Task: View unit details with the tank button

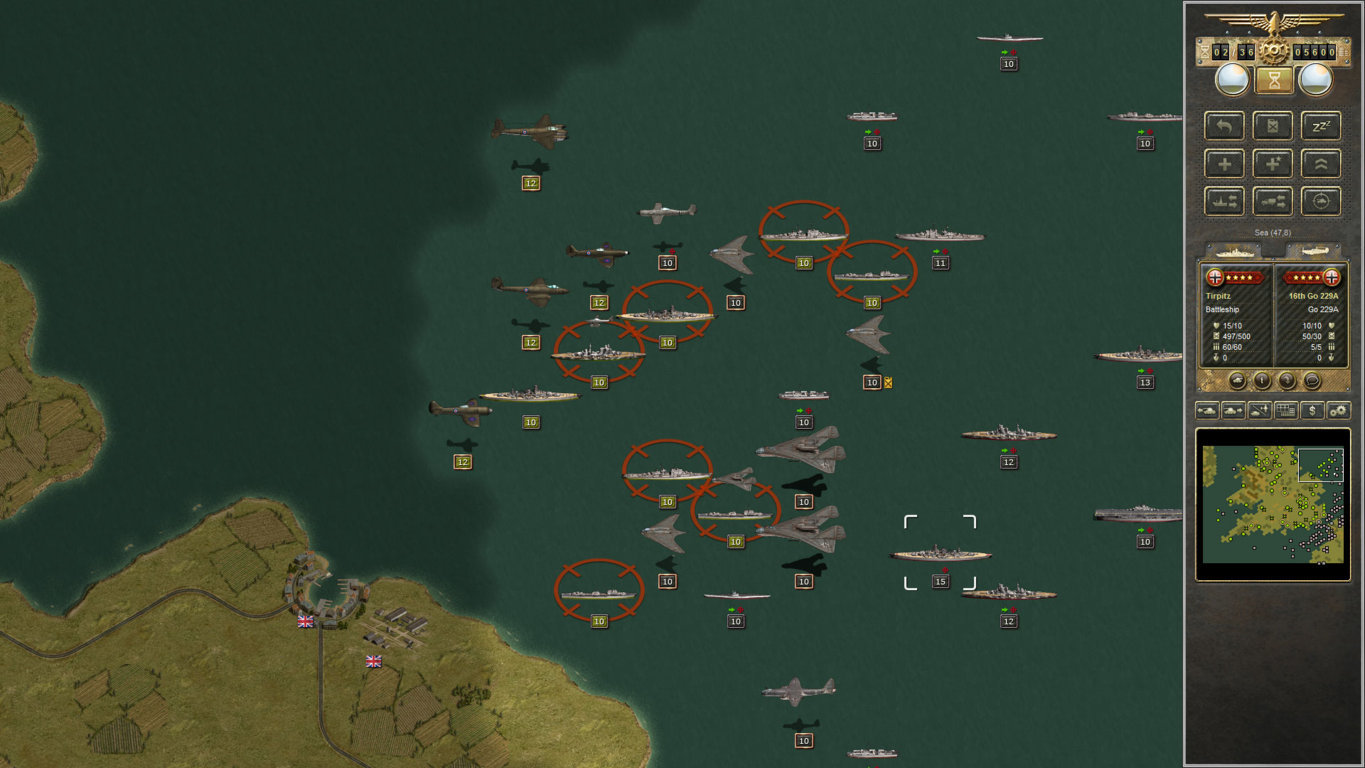Action: click(x=1237, y=380)
